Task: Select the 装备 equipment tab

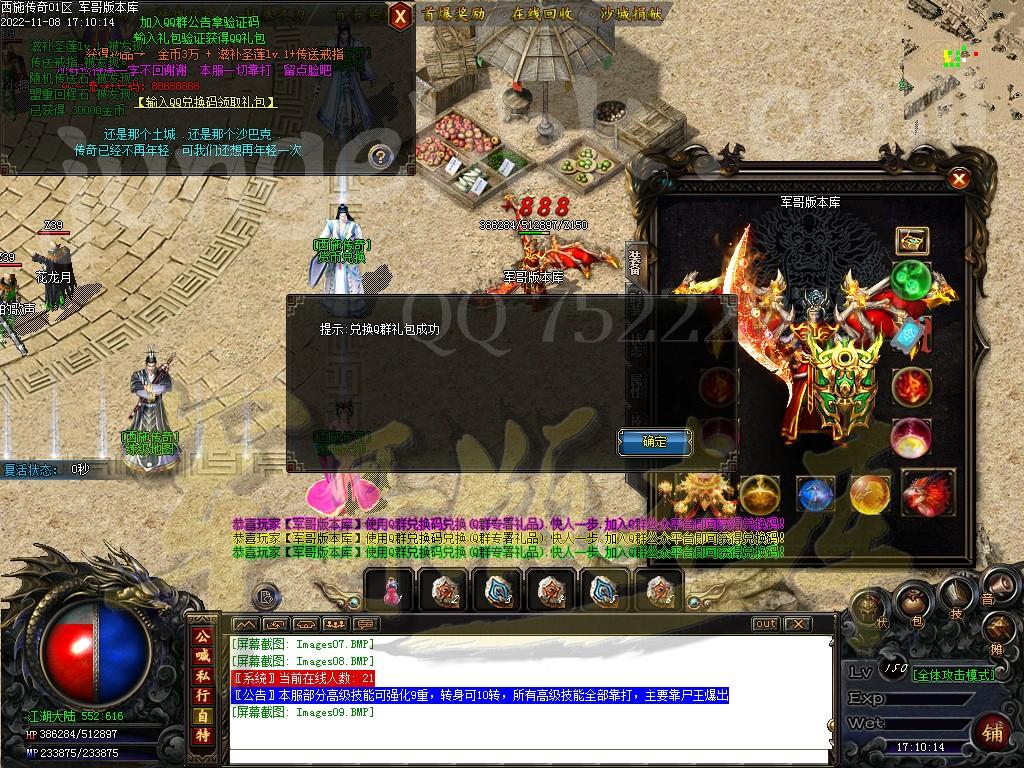Action: (635, 262)
